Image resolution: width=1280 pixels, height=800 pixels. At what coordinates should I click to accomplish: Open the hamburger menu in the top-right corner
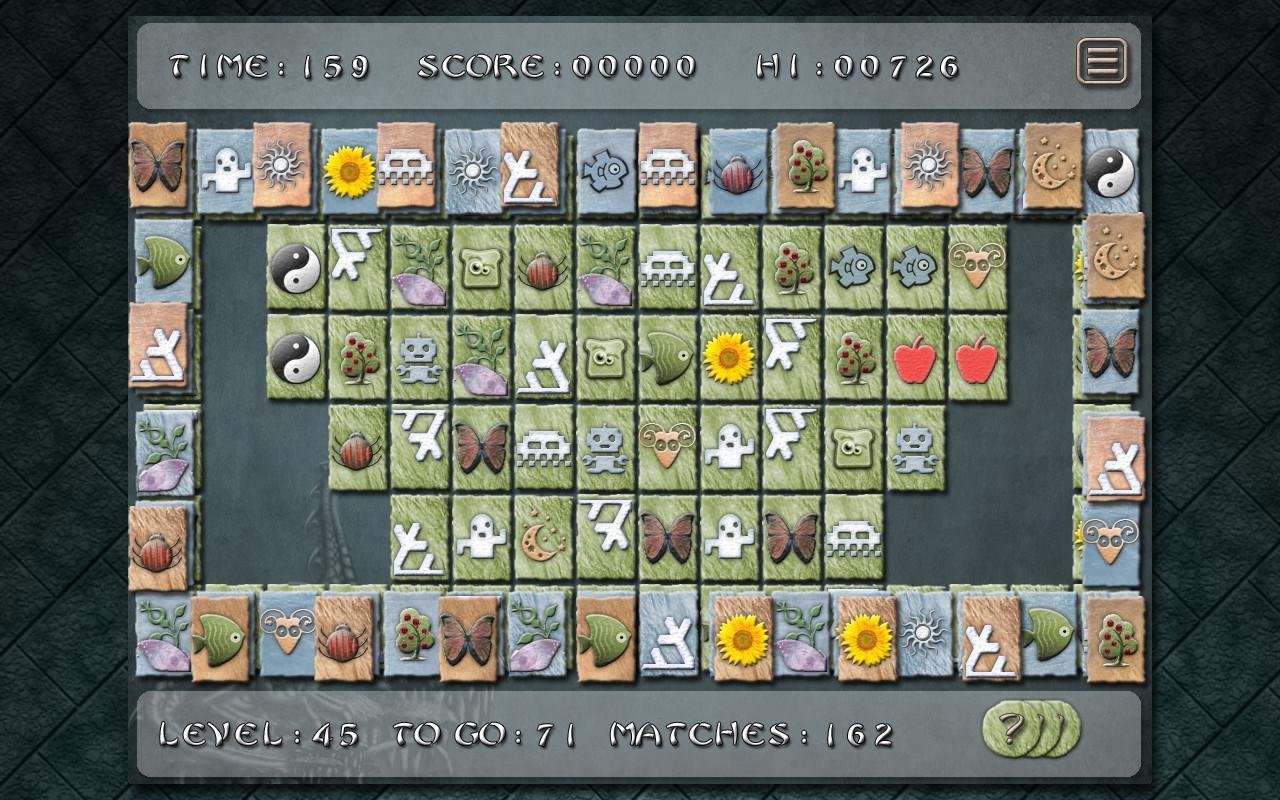(1103, 62)
